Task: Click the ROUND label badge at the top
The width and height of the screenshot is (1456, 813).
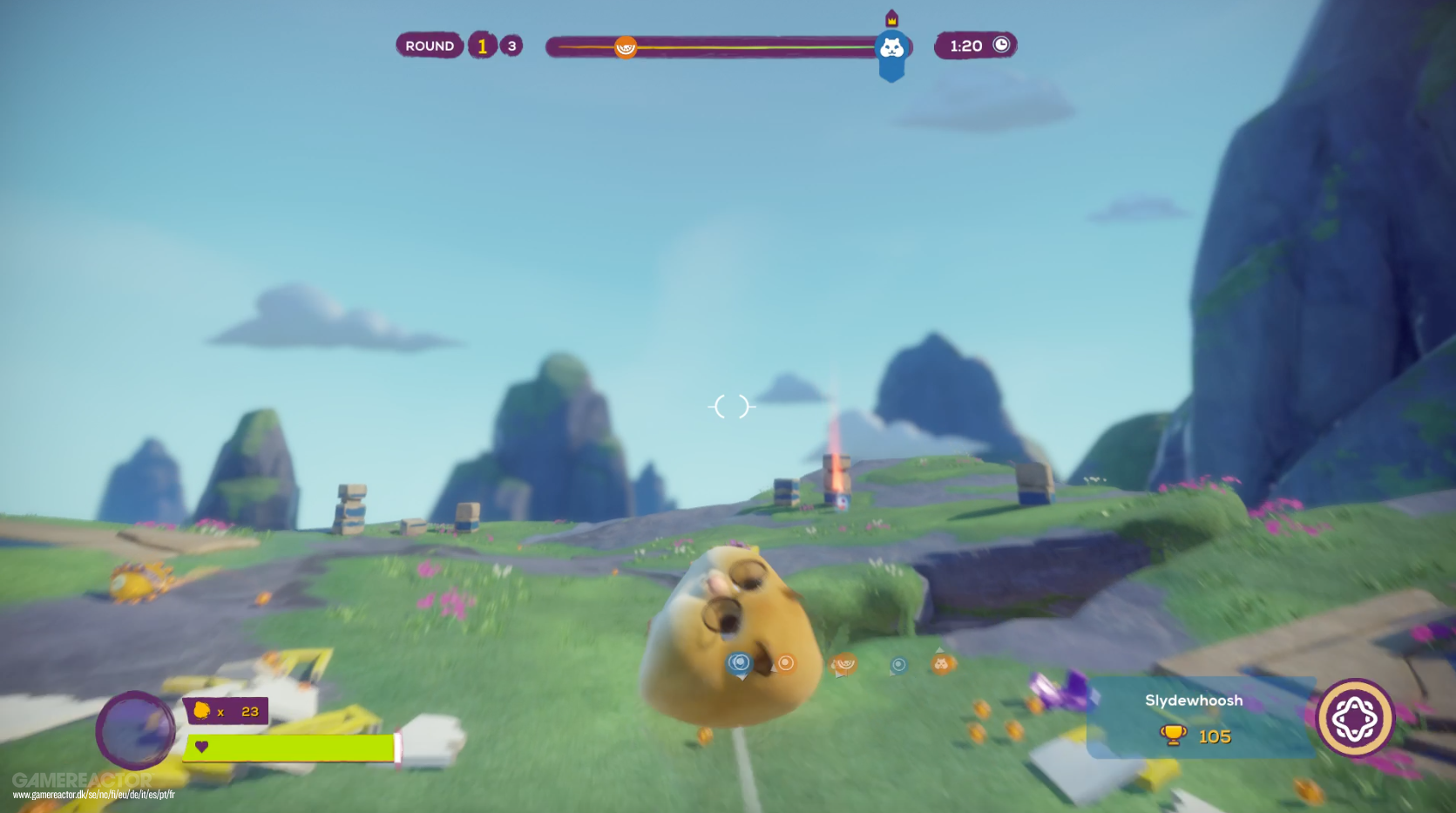Action: [429, 44]
